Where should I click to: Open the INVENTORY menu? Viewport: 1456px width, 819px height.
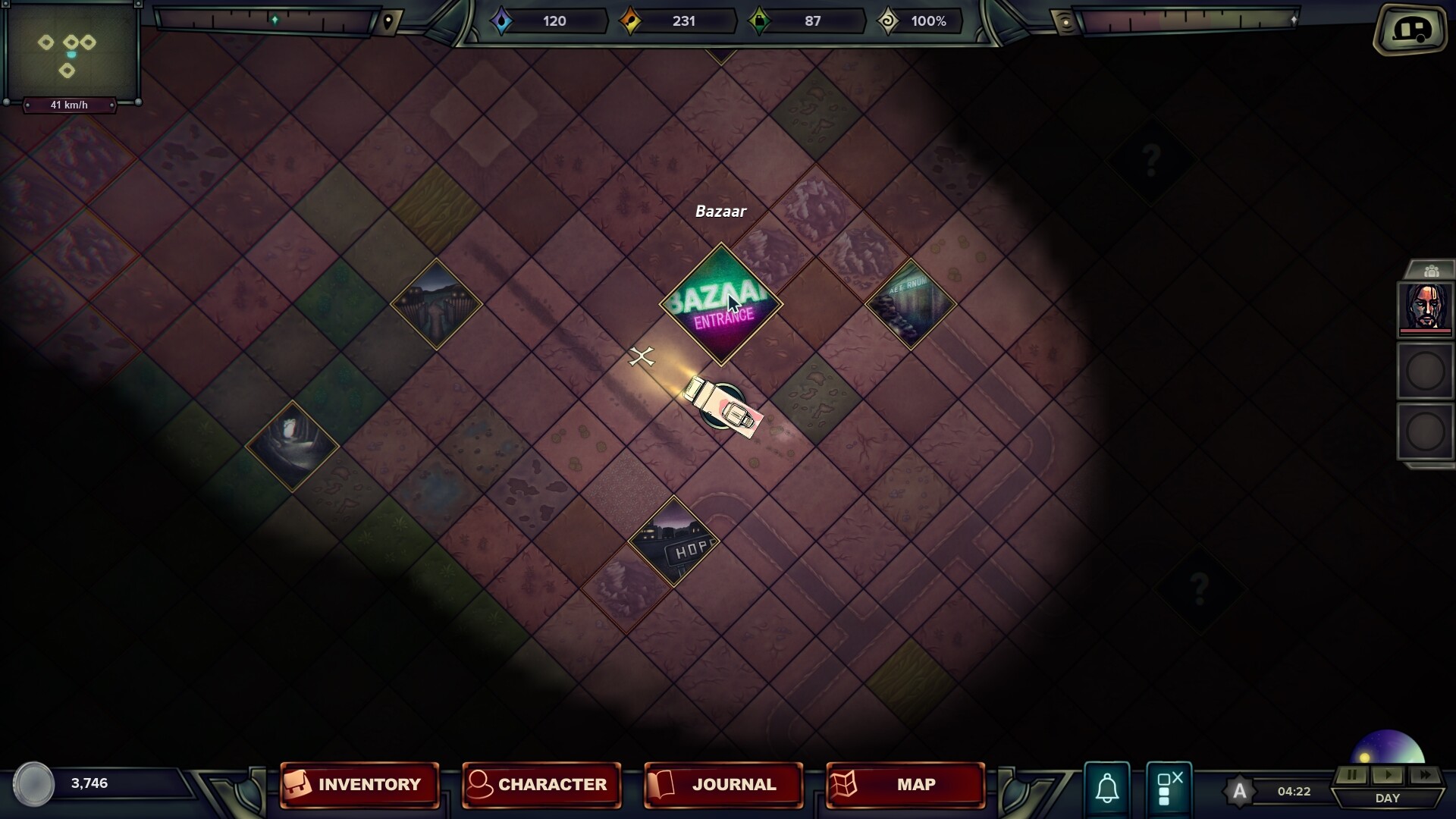coord(360,785)
